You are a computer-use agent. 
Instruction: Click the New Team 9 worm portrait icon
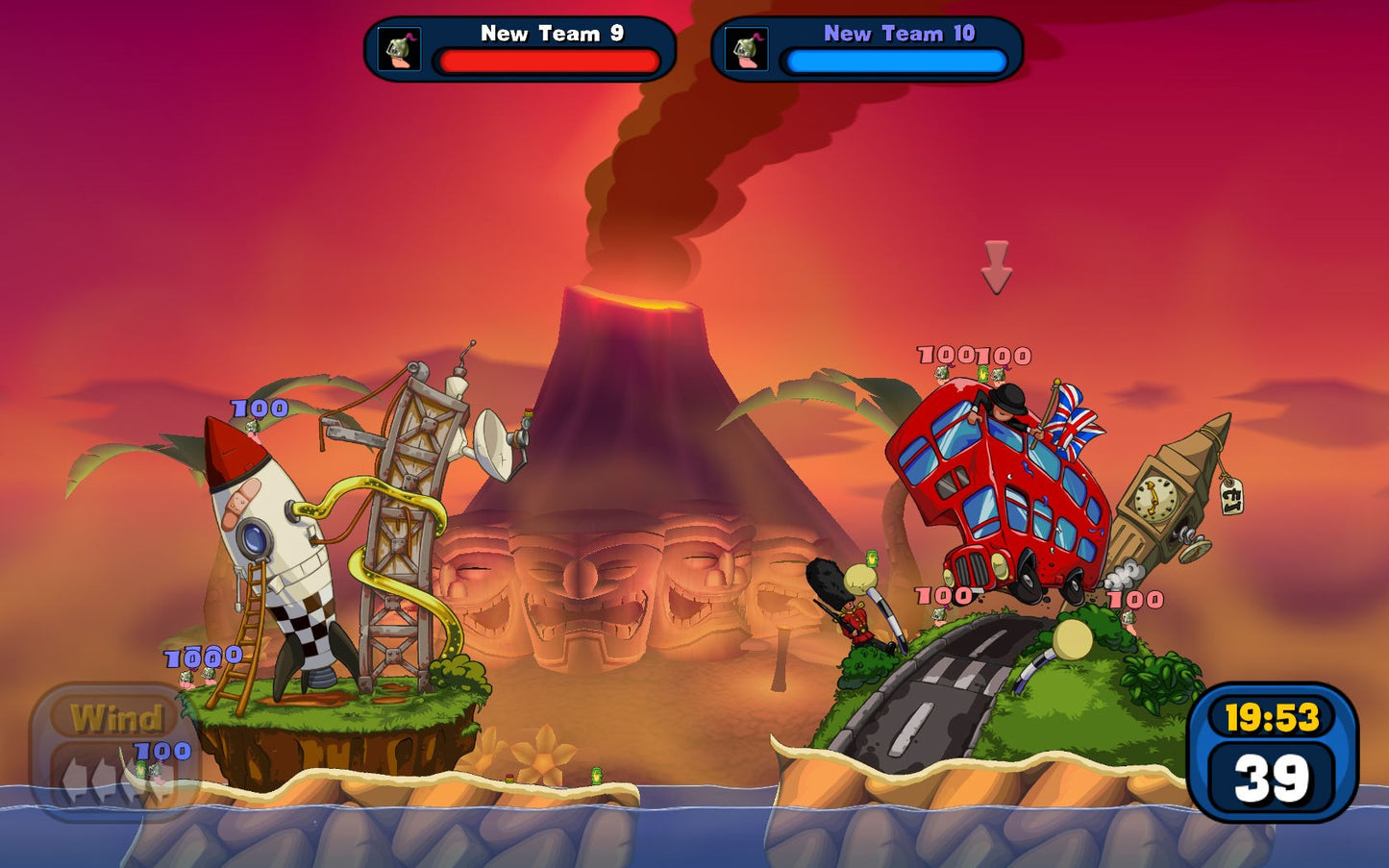402,48
